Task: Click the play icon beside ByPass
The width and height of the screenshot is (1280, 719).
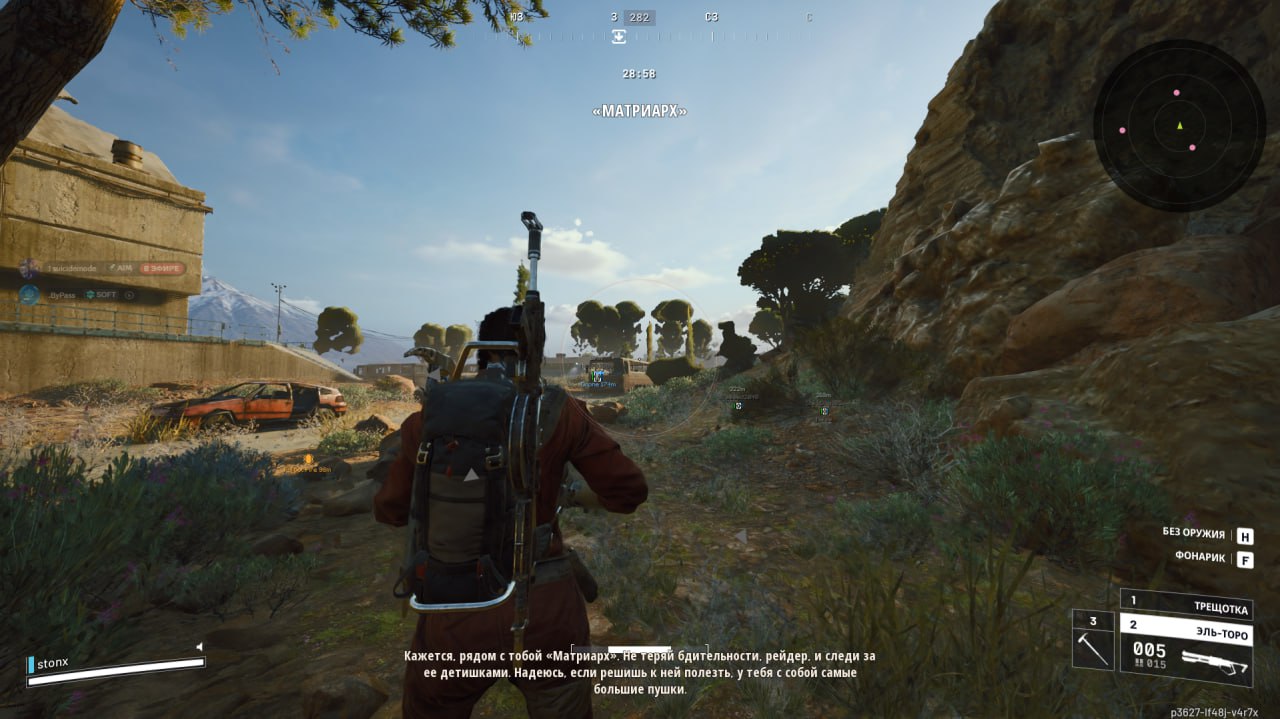Action: coord(130,295)
